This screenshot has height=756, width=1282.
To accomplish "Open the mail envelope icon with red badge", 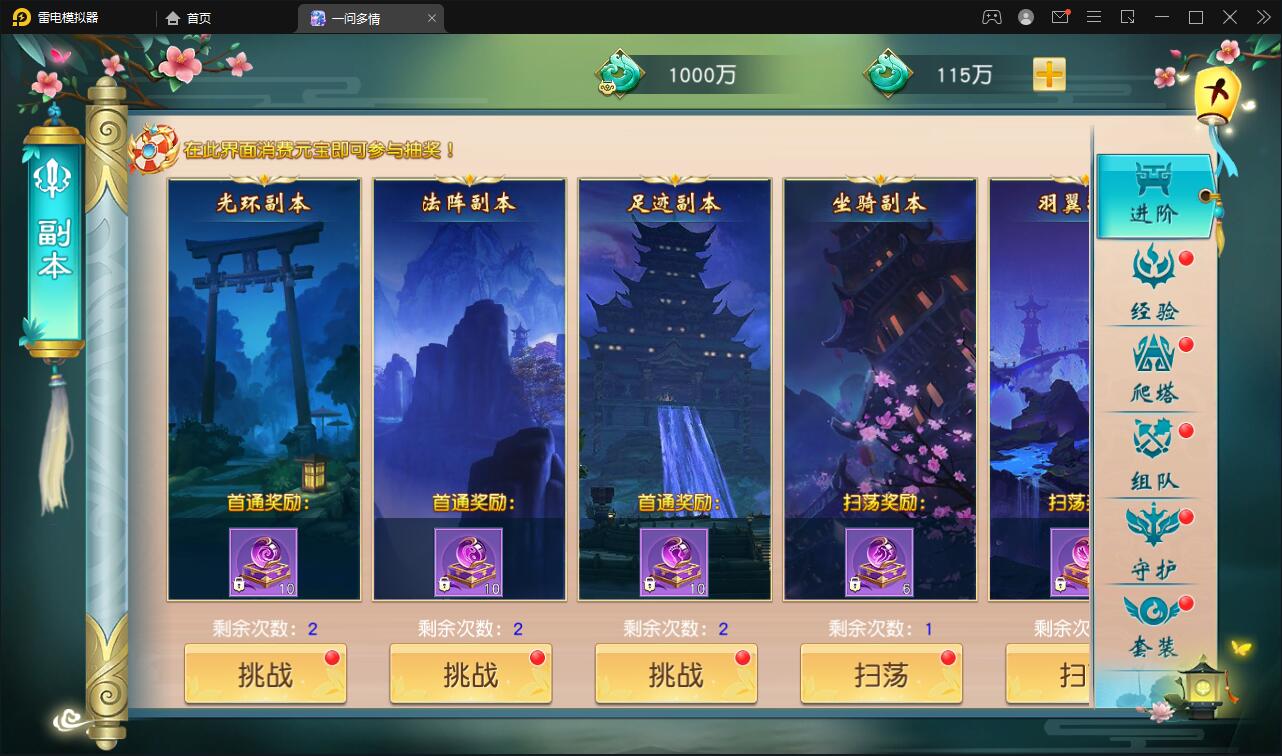I will pos(1060,17).
